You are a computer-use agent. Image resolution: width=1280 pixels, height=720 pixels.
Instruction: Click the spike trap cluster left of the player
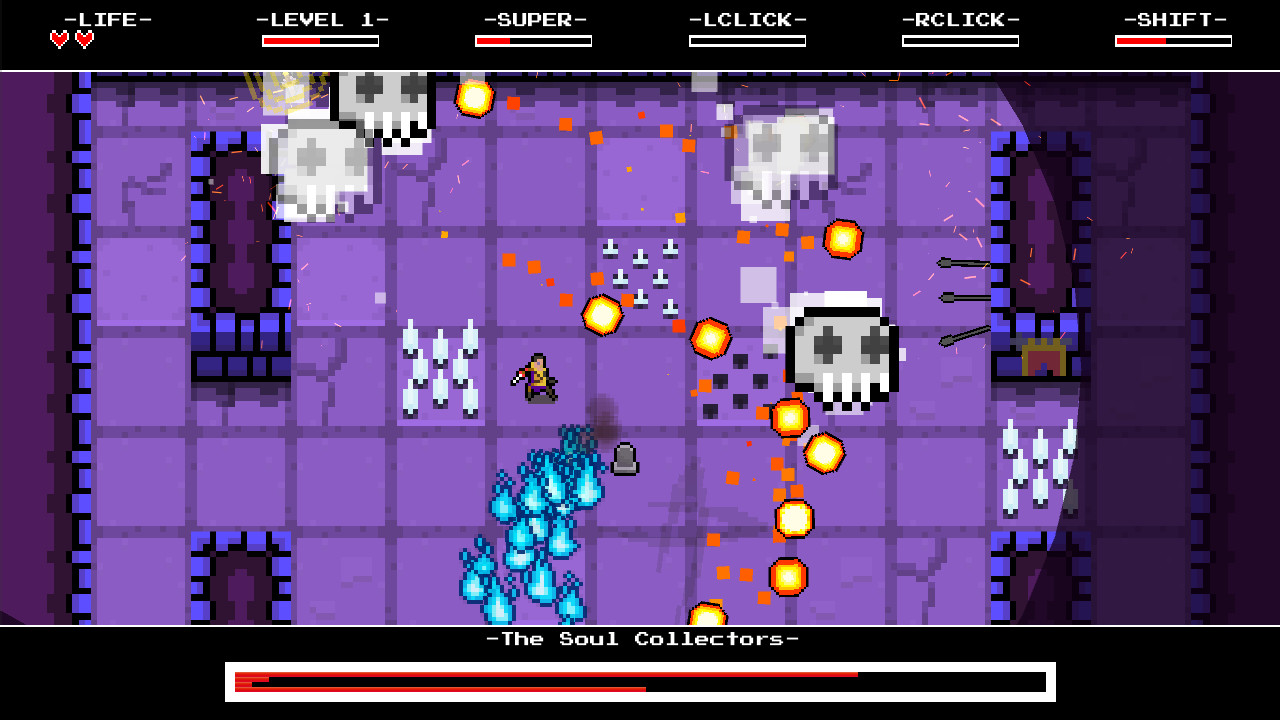coord(440,370)
